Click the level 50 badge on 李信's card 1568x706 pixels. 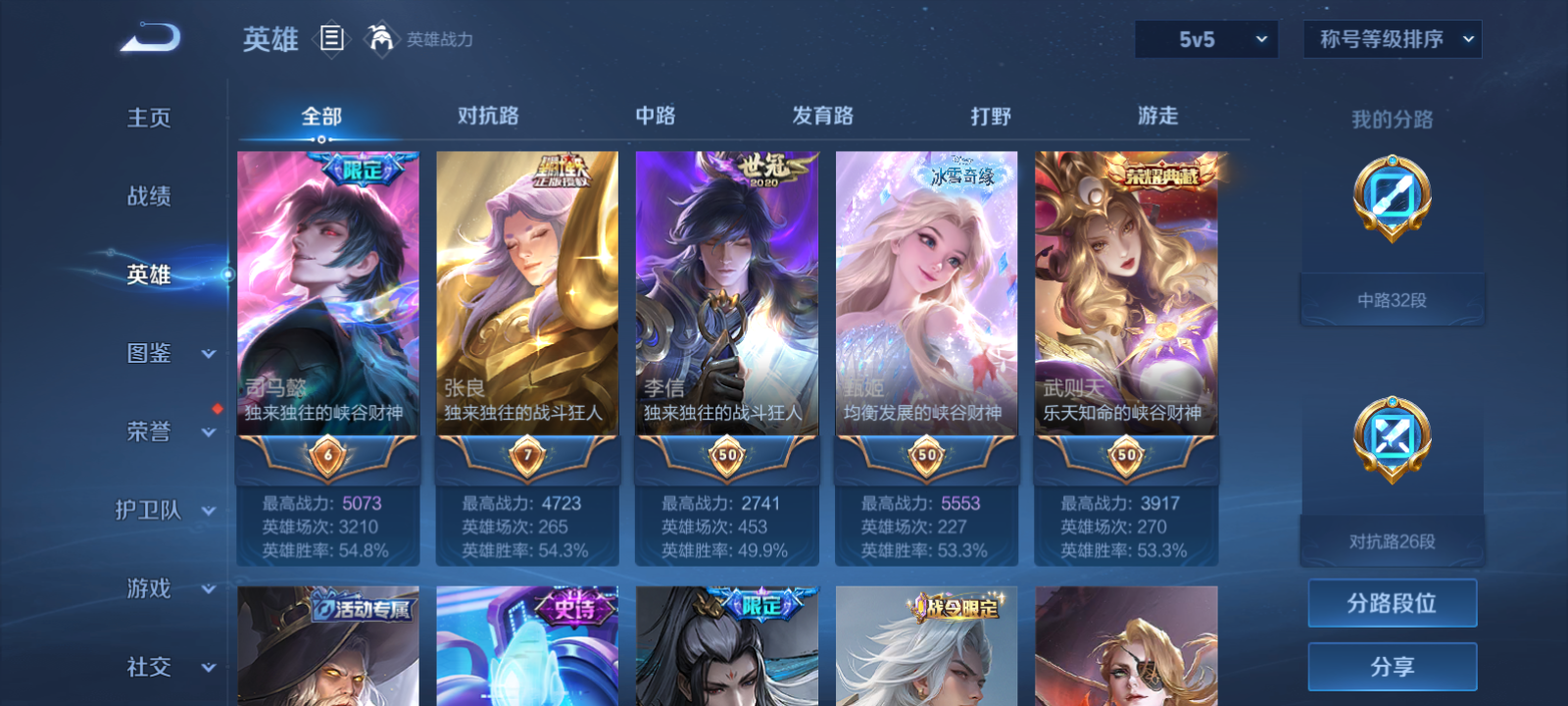point(726,454)
